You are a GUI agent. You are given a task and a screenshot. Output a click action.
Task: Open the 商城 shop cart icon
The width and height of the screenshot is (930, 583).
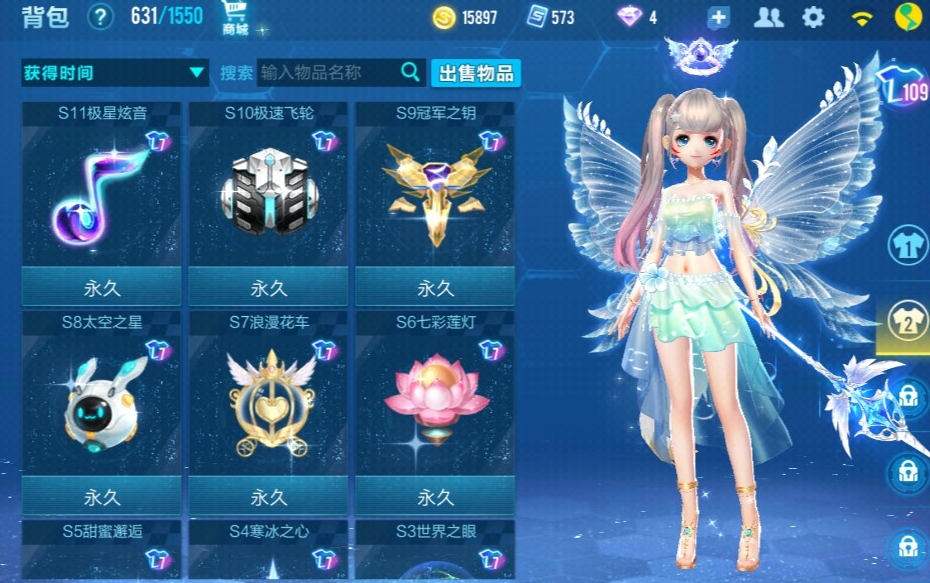pyautogui.click(x=236, y=18)
